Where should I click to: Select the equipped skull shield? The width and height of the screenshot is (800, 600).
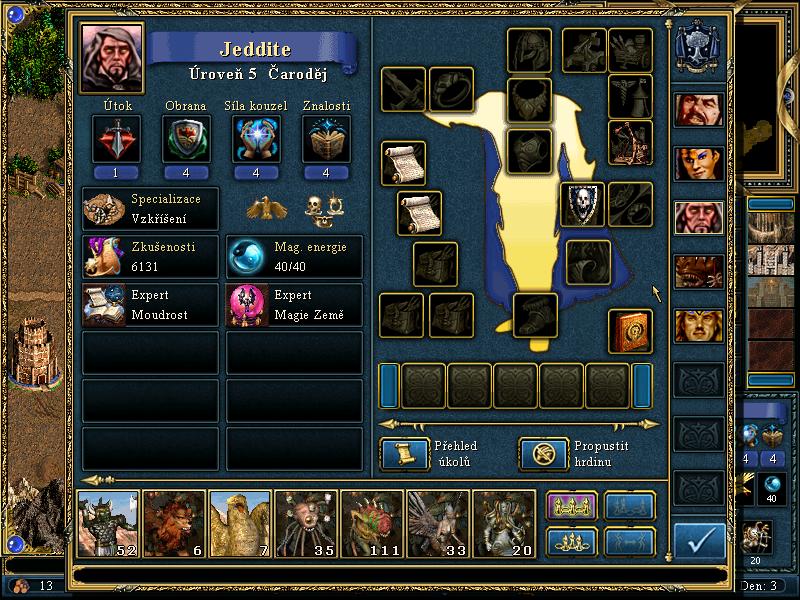582,204
